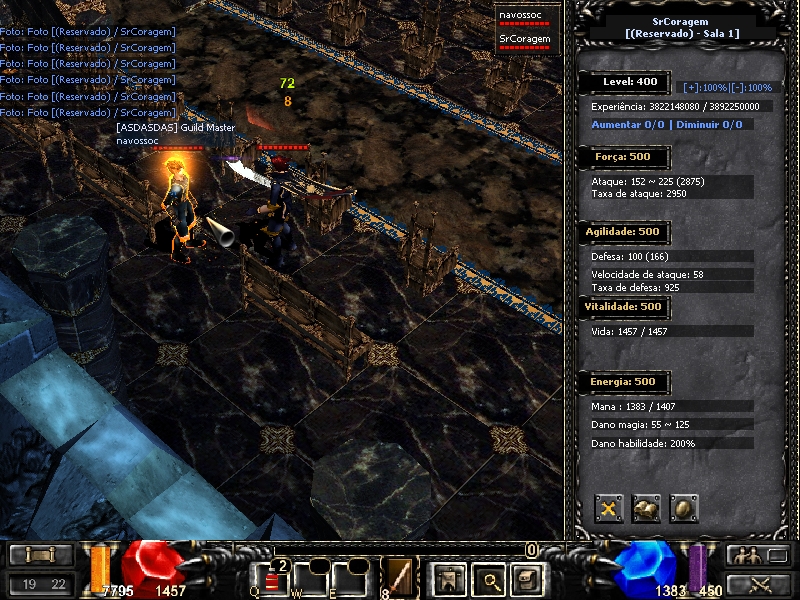Open the quest button with the gold nugget icon
The image size is (800, 600).
click(646, 508)
